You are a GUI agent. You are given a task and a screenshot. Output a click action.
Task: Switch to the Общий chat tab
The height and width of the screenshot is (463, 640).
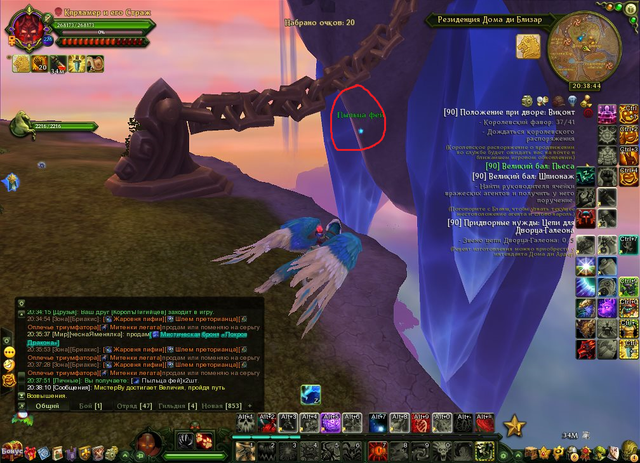pyautogui.click(x=47, y=406)
